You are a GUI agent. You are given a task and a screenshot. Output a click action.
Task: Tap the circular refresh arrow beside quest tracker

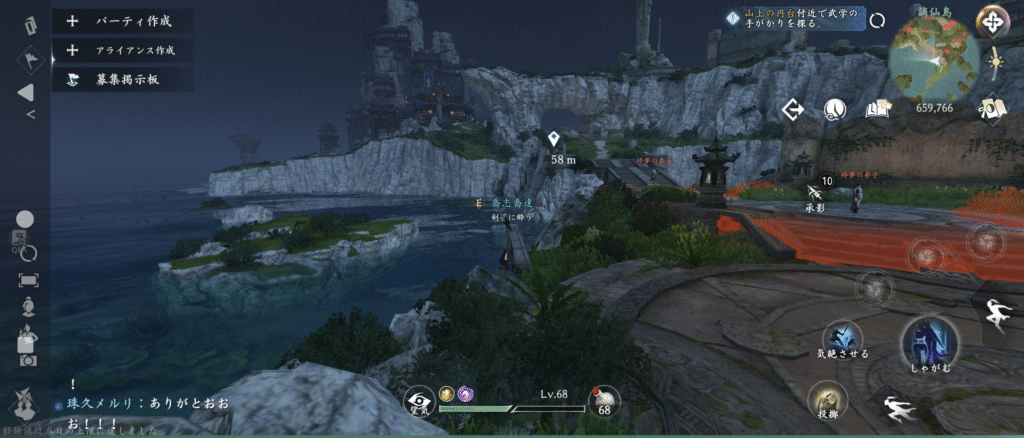click(877, 19)
